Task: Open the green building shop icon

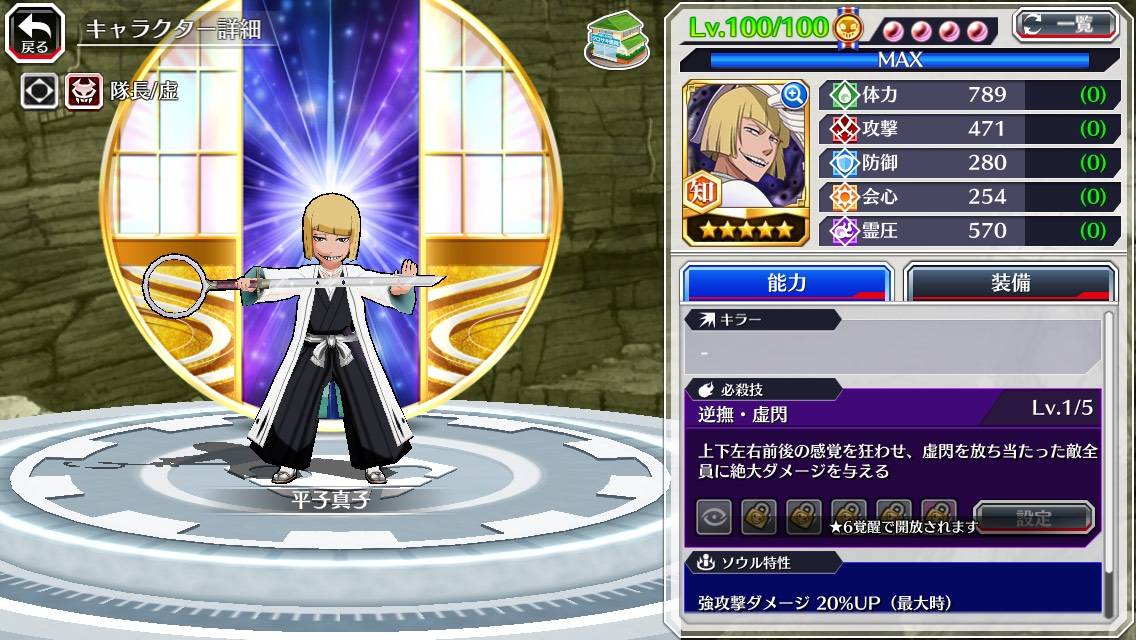Action: click(x=615, y=41)
